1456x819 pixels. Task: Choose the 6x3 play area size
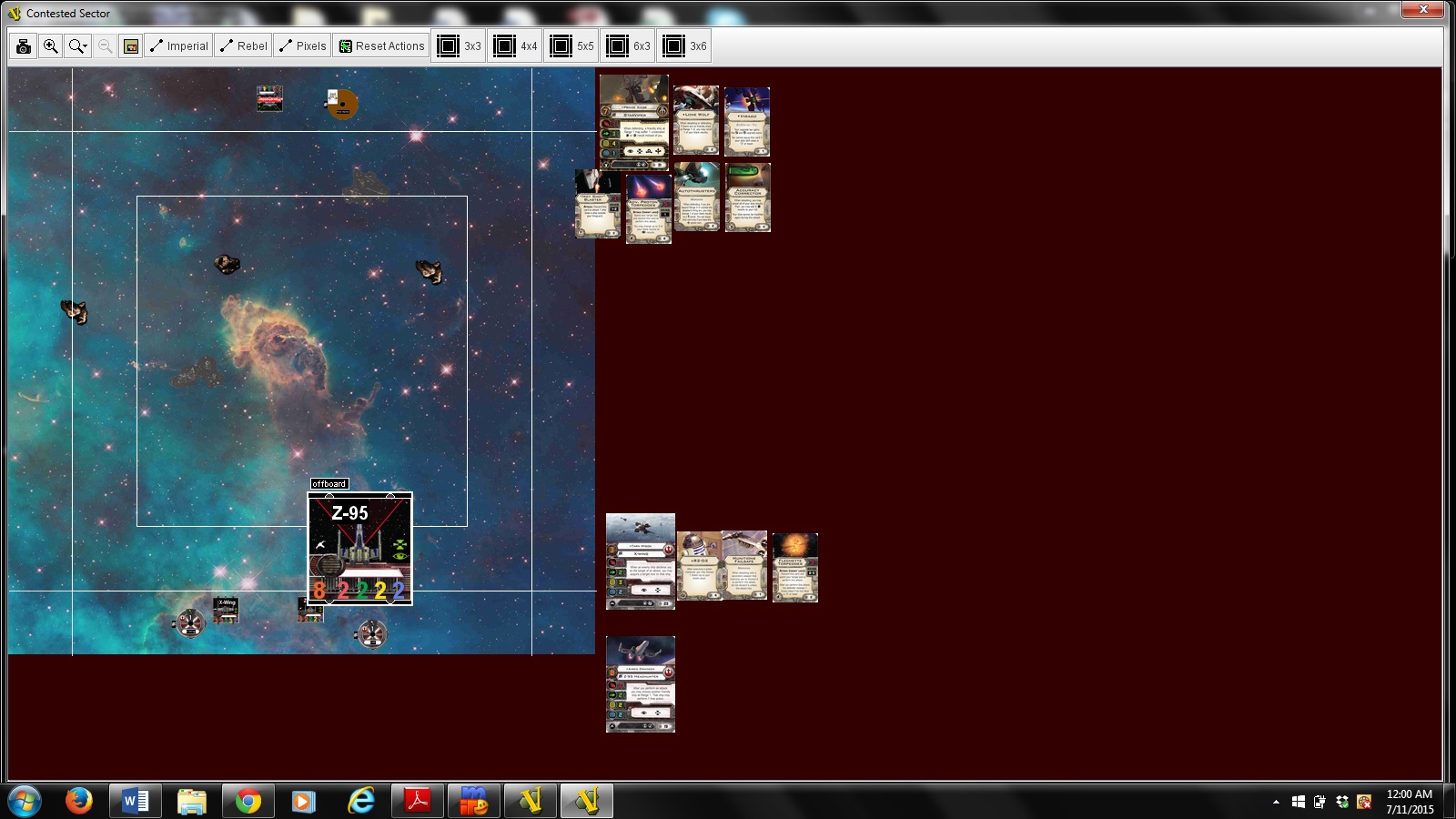click(x=628, y=46)
